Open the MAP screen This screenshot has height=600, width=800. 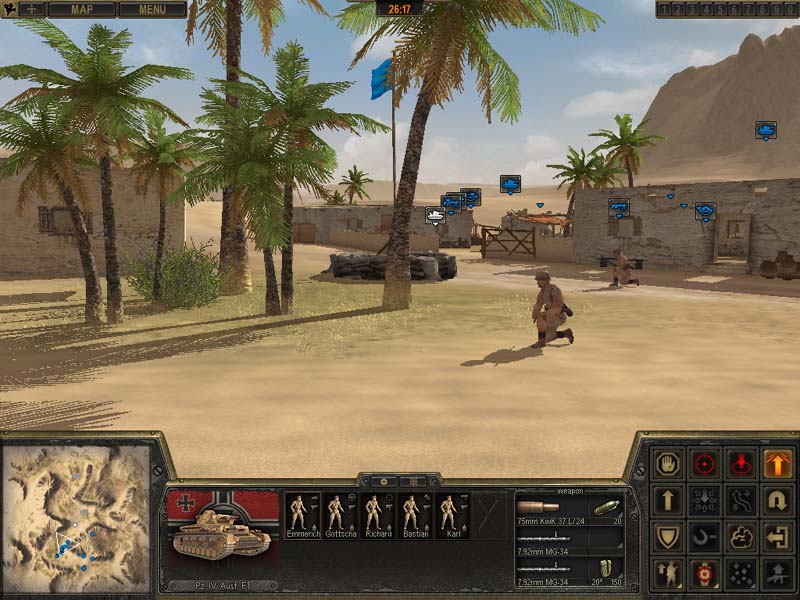pos(82,10)
